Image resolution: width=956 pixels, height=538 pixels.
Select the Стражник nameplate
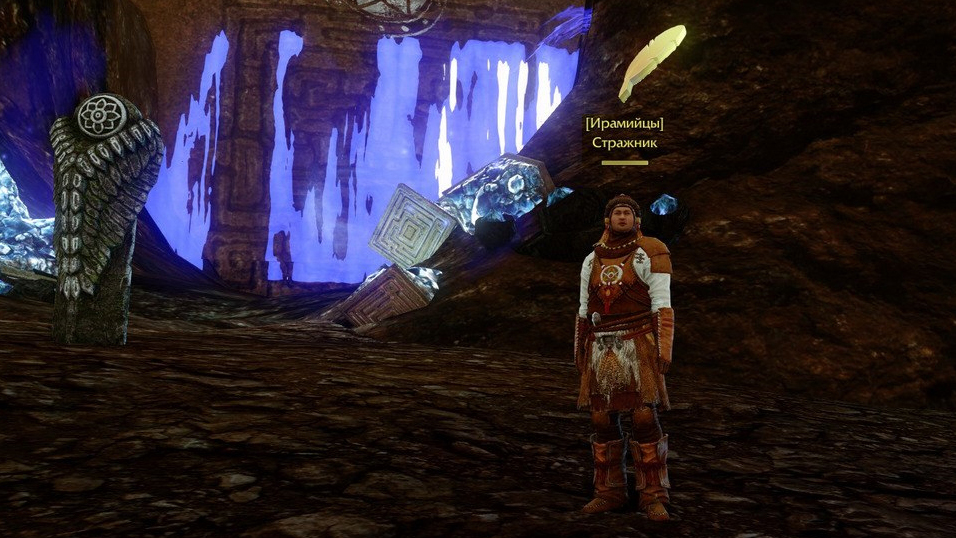624,142
